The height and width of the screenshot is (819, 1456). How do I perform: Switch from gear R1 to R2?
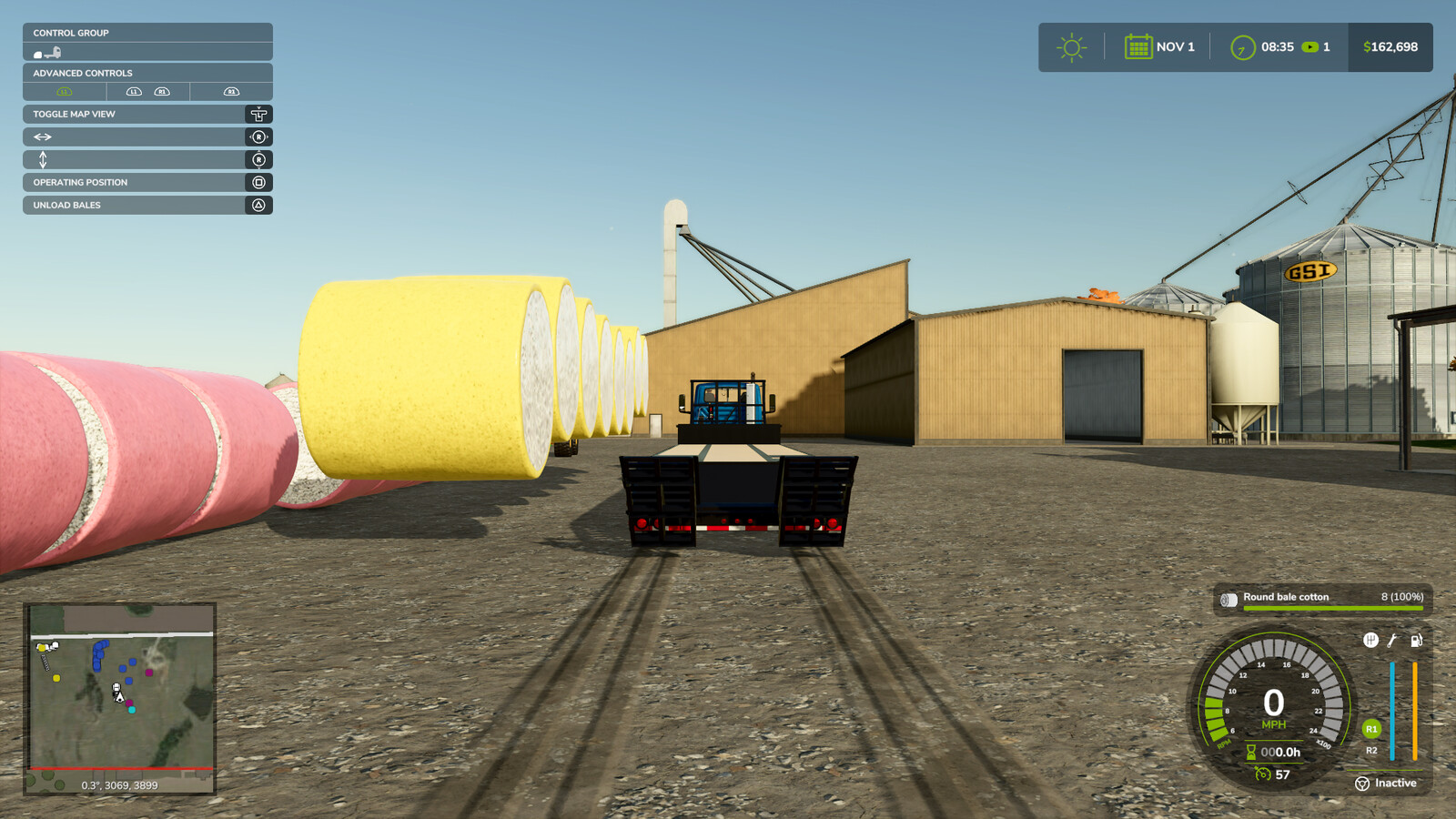point(1370,751)
